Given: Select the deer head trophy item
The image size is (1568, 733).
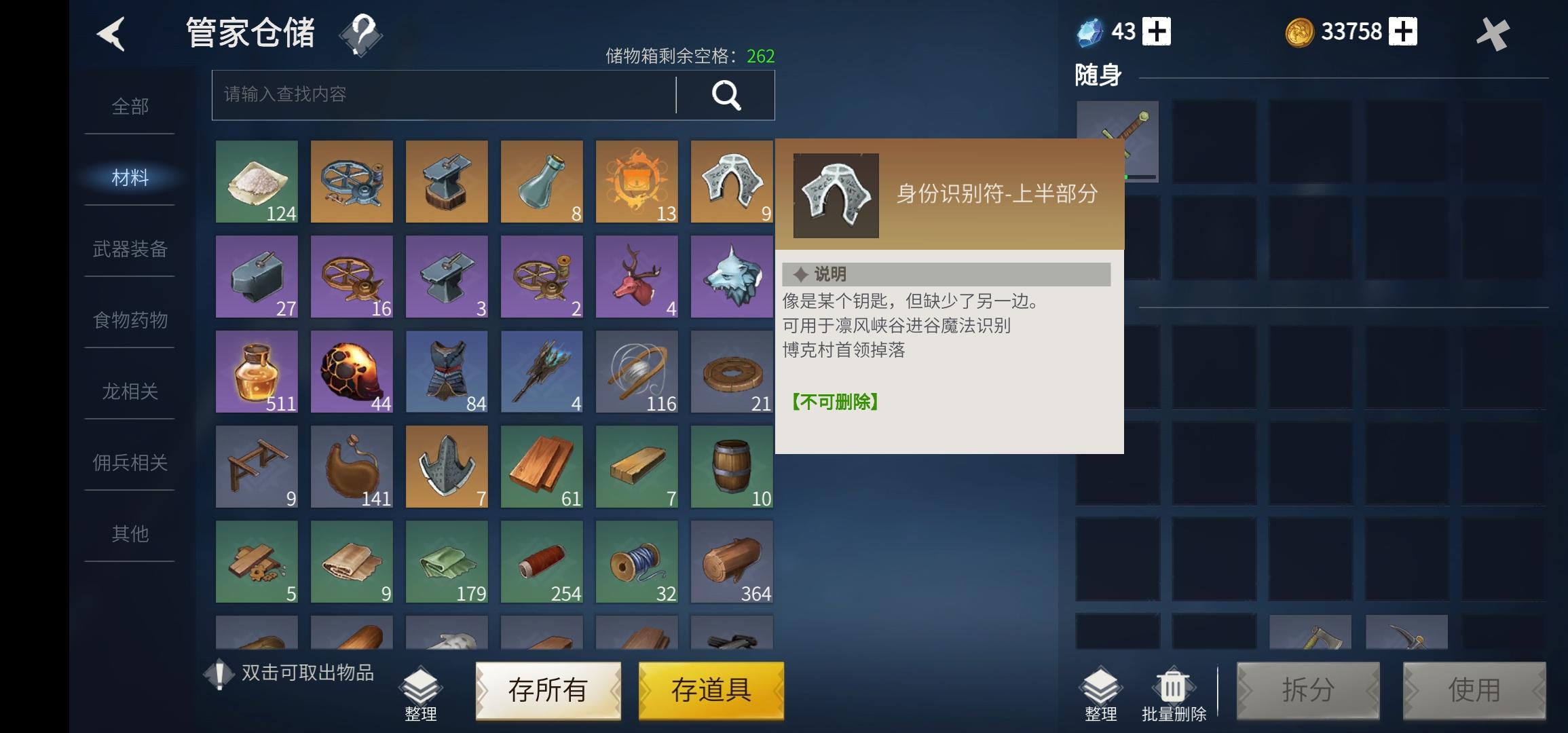Looking at the screenshot, I should click(x=637, y=277).
